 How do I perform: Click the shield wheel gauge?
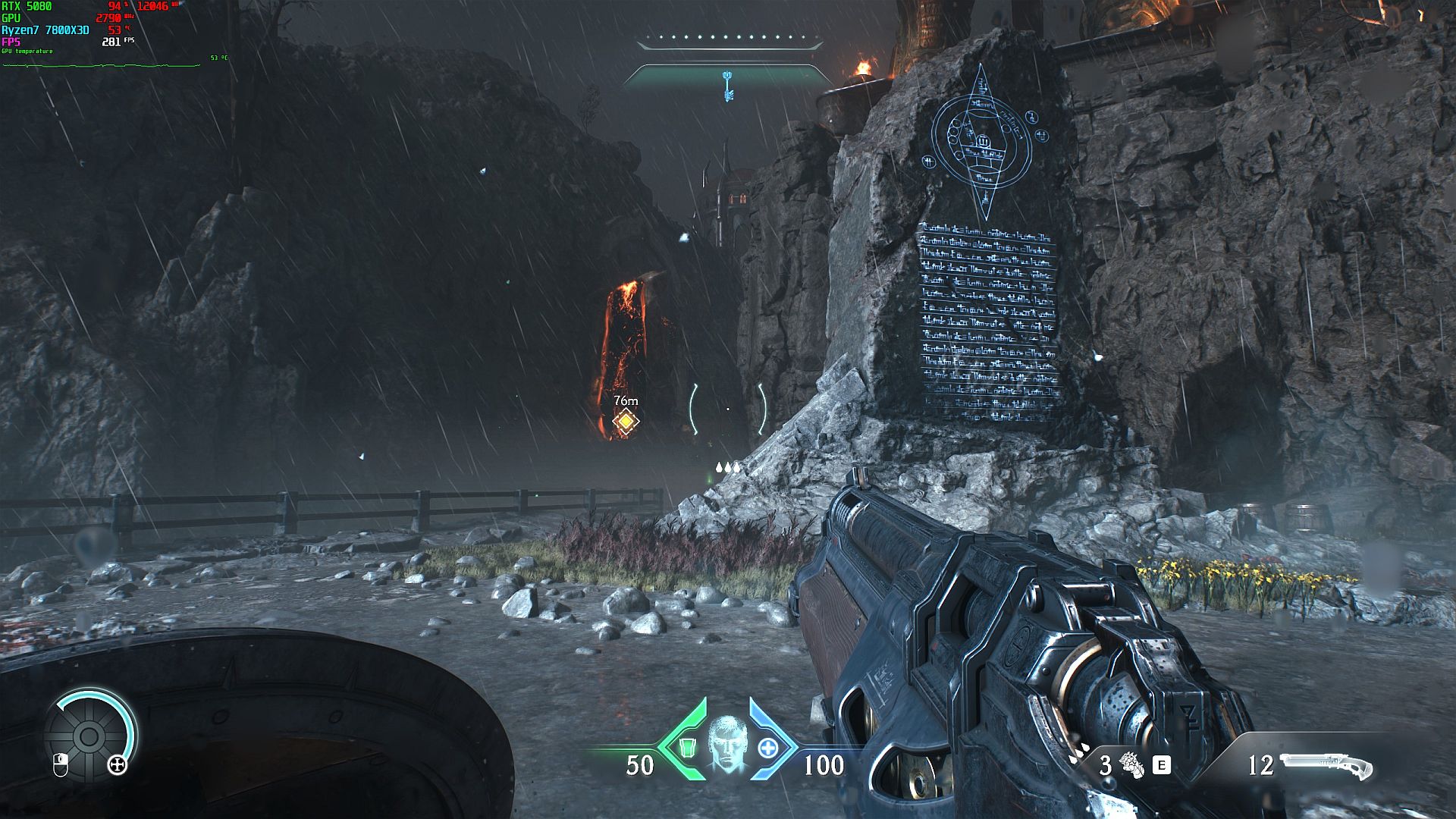[89, 734]
